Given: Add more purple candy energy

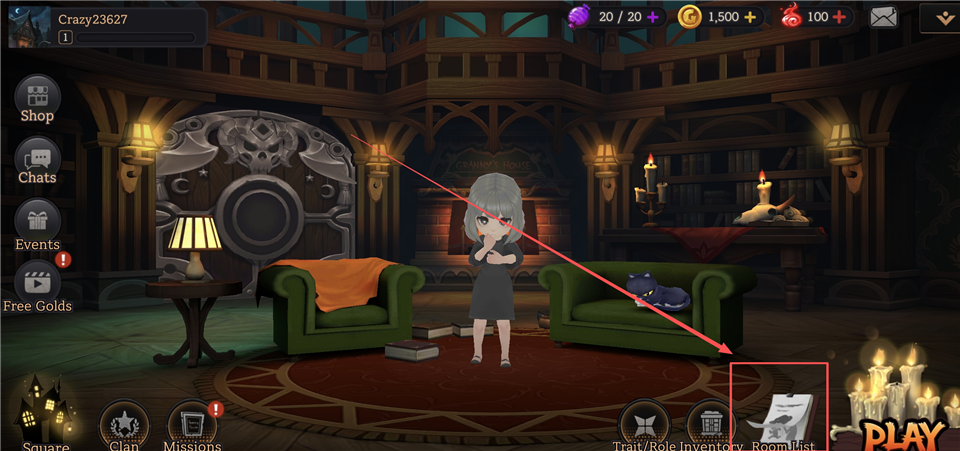Looking at the screenshot, I should (653, 17).
